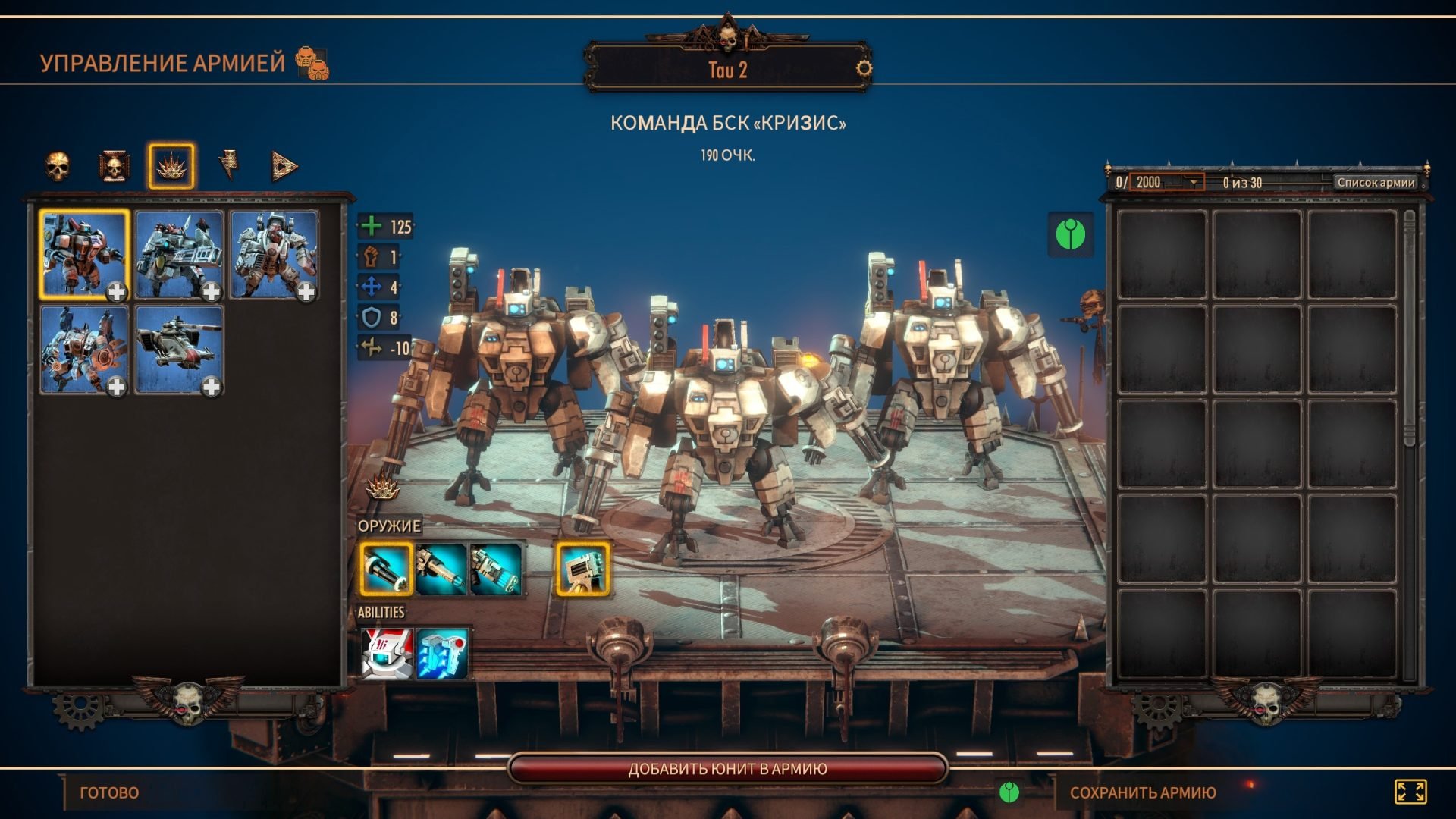Screen dimensions: 1456x819
Task: Select the skull cross emblem tab
Action: pos(114,166)
